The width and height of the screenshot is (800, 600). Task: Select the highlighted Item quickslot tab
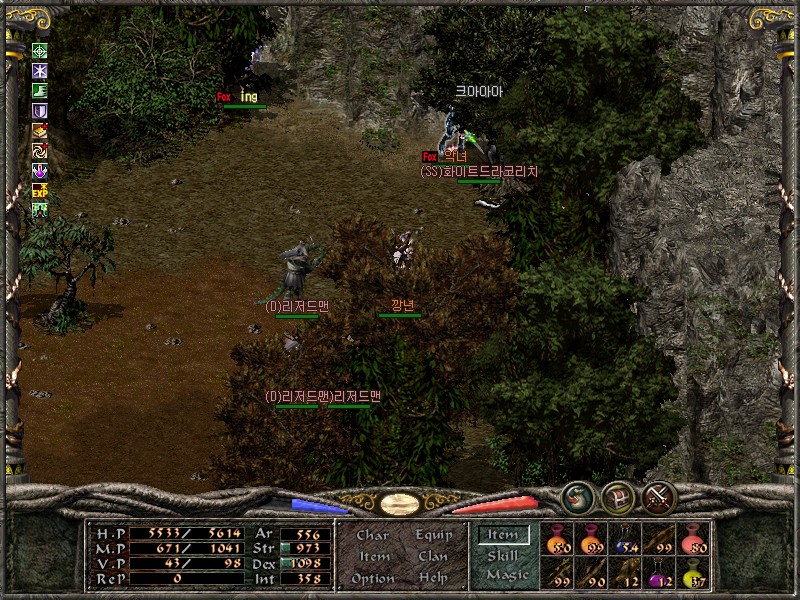(x=502, y=536)
